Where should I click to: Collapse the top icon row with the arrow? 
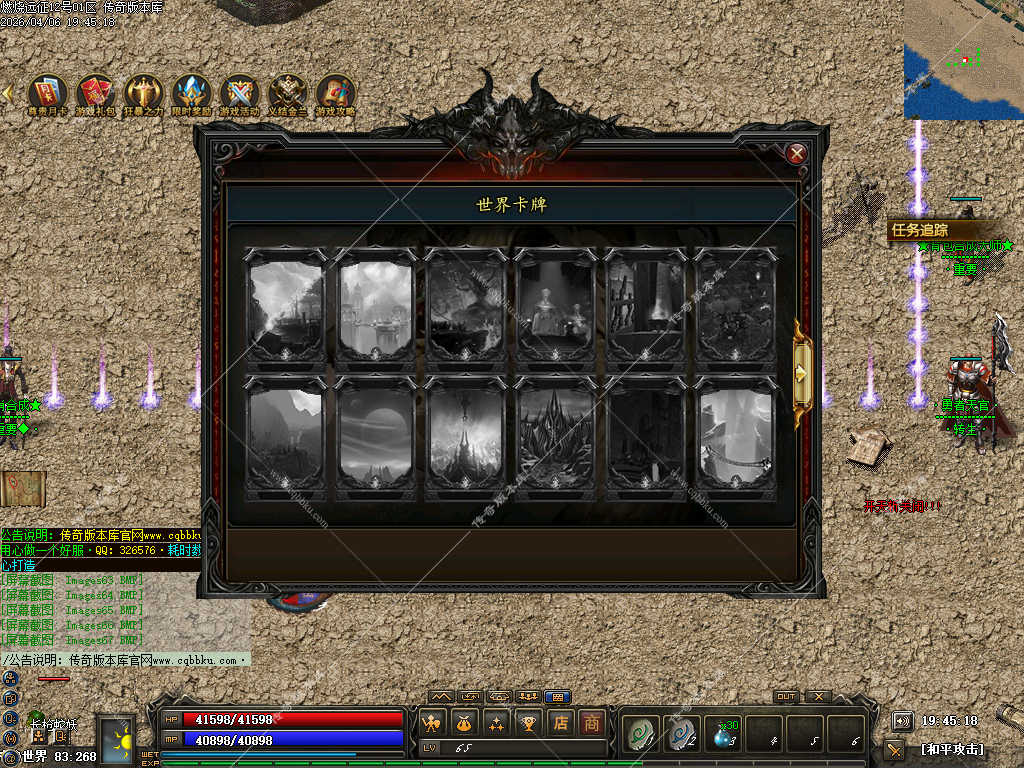(x=8, y=92)
